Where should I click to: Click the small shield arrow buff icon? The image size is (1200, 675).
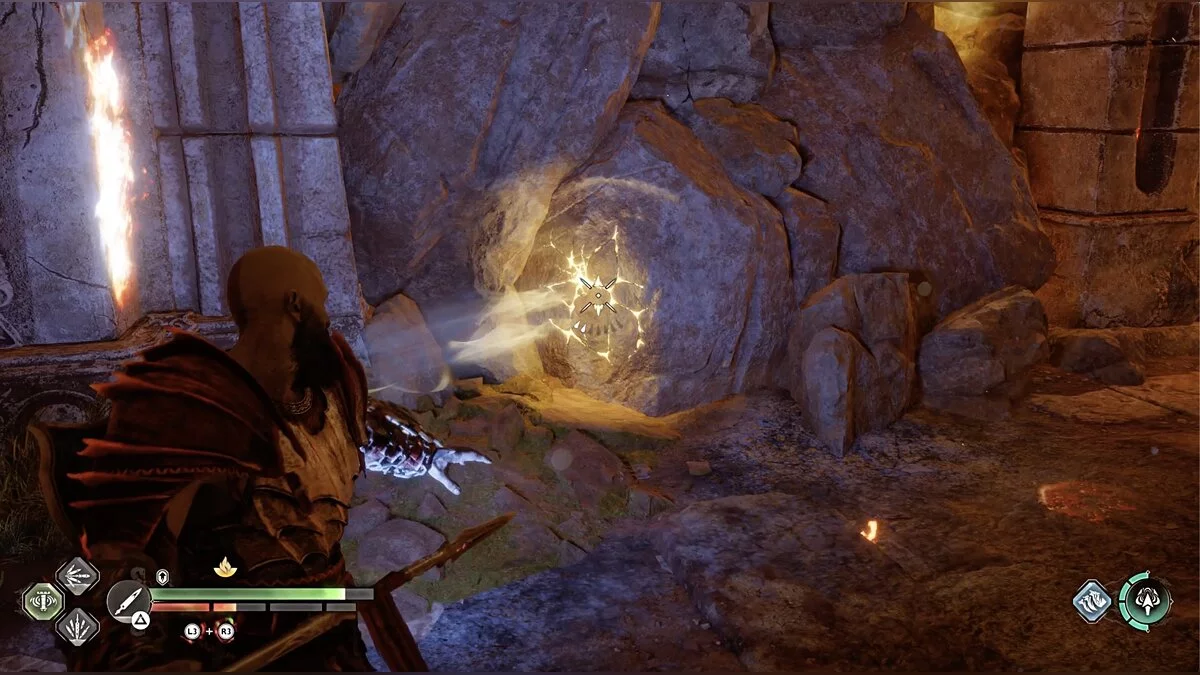[163, 576]
